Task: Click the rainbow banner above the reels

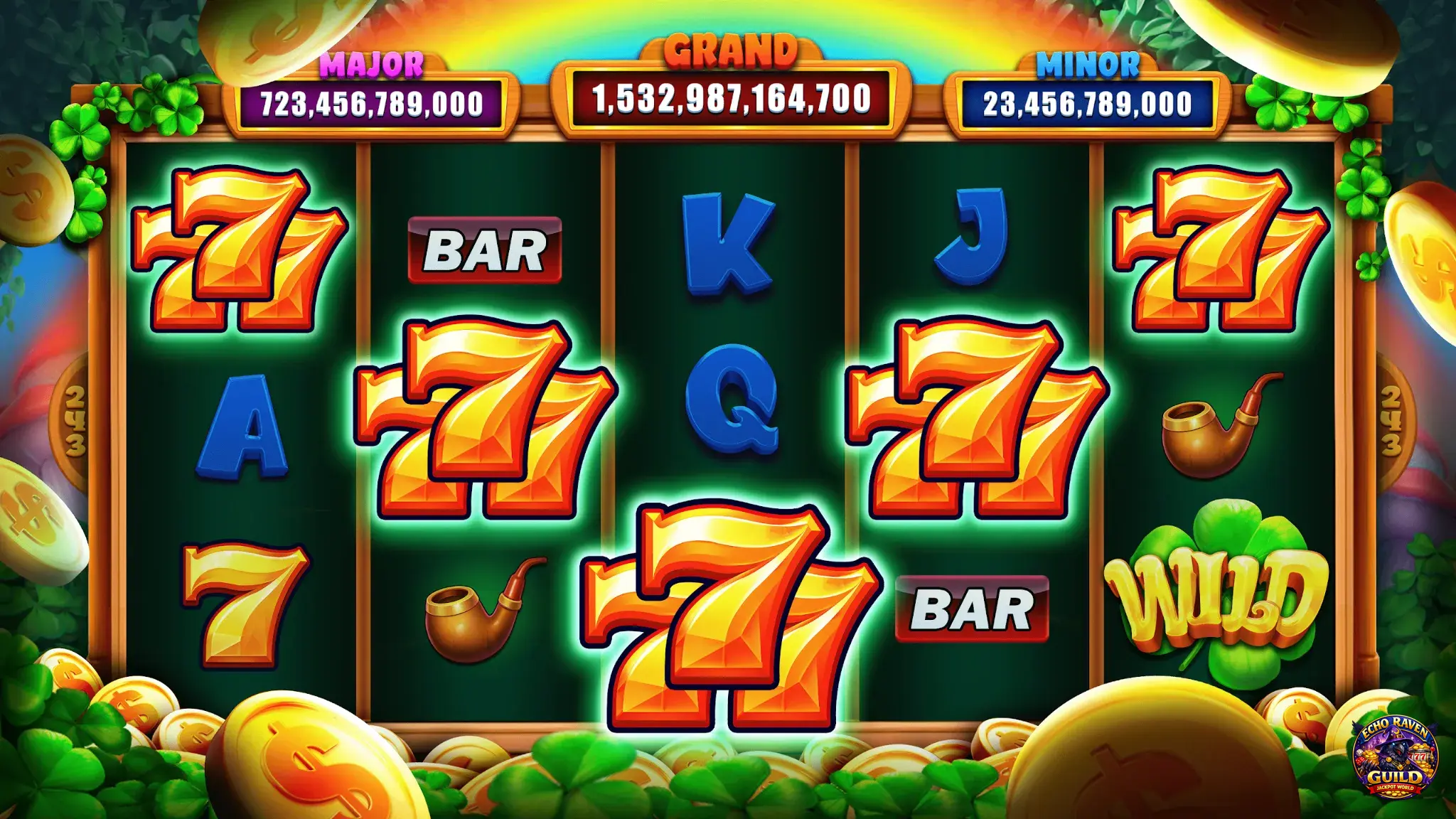Action: pos(728,25)
